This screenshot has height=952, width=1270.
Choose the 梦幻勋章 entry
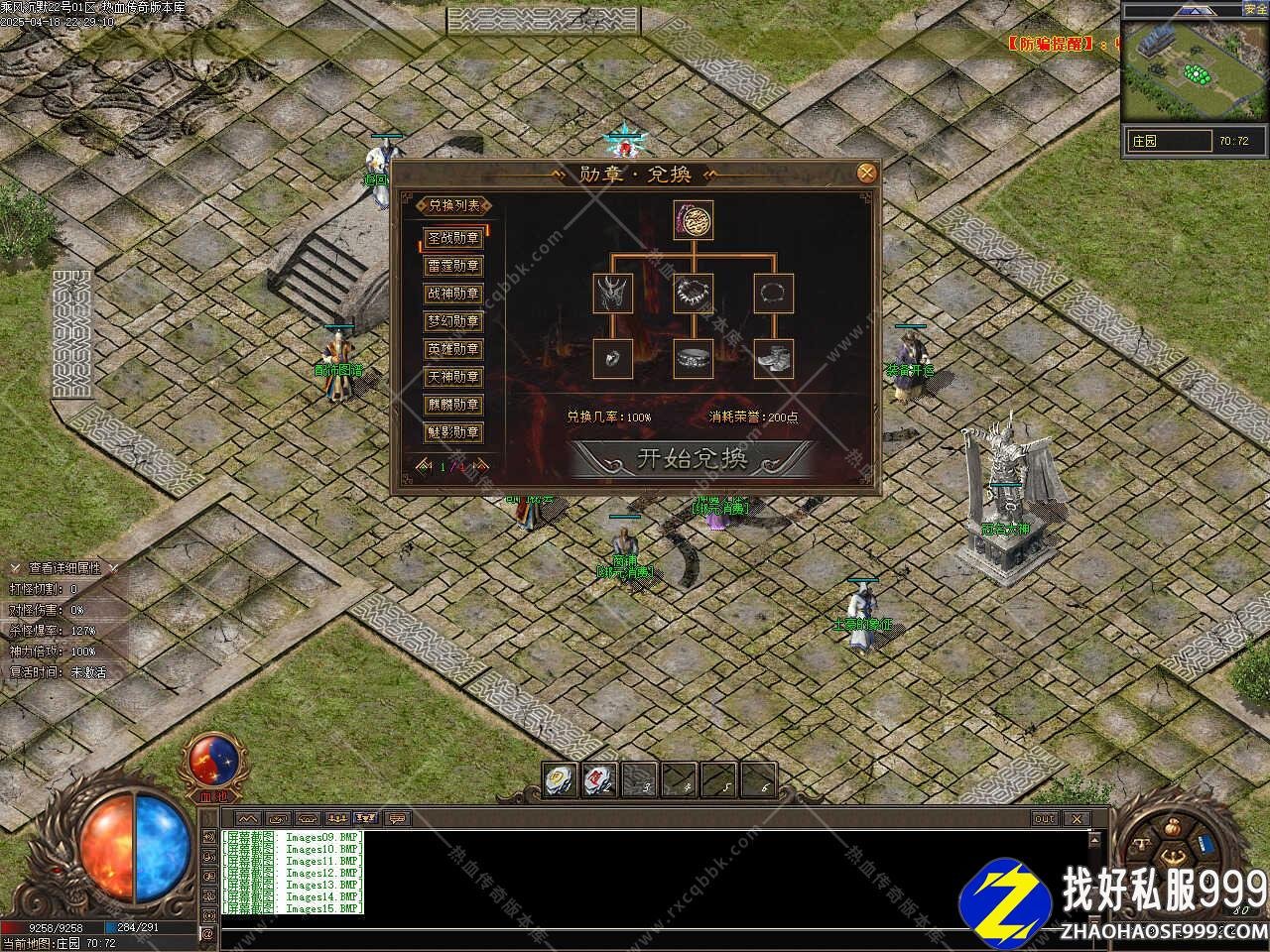coord(453,321)
